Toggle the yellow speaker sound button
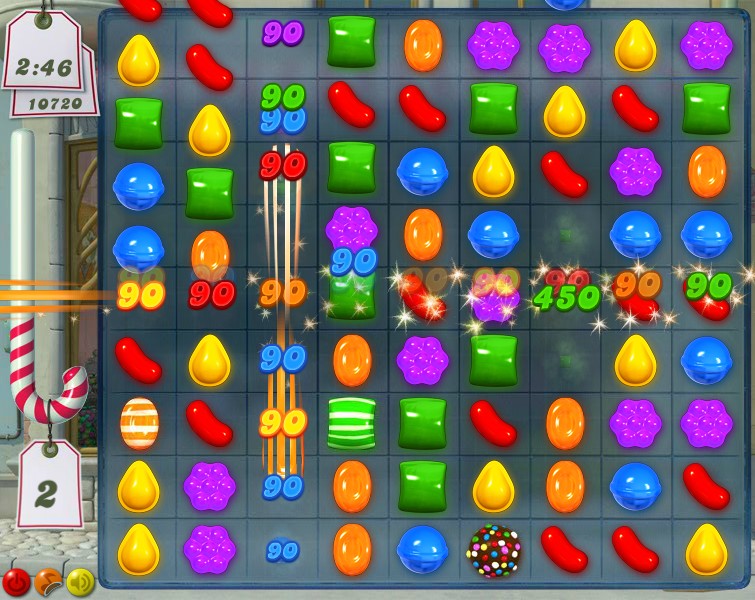The height and width of the screenshot is (600, 755). click(x=79, y=581)
